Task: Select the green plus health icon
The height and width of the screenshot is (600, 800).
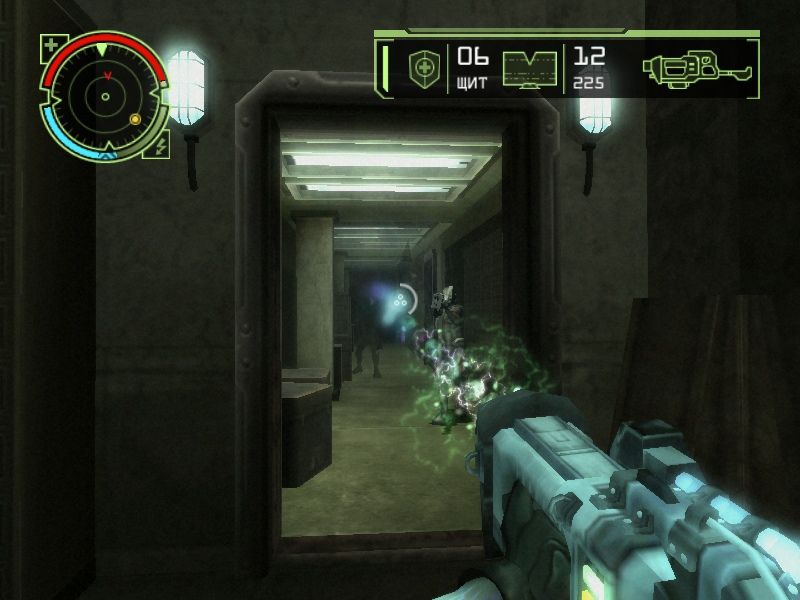Action: [51, 44]
